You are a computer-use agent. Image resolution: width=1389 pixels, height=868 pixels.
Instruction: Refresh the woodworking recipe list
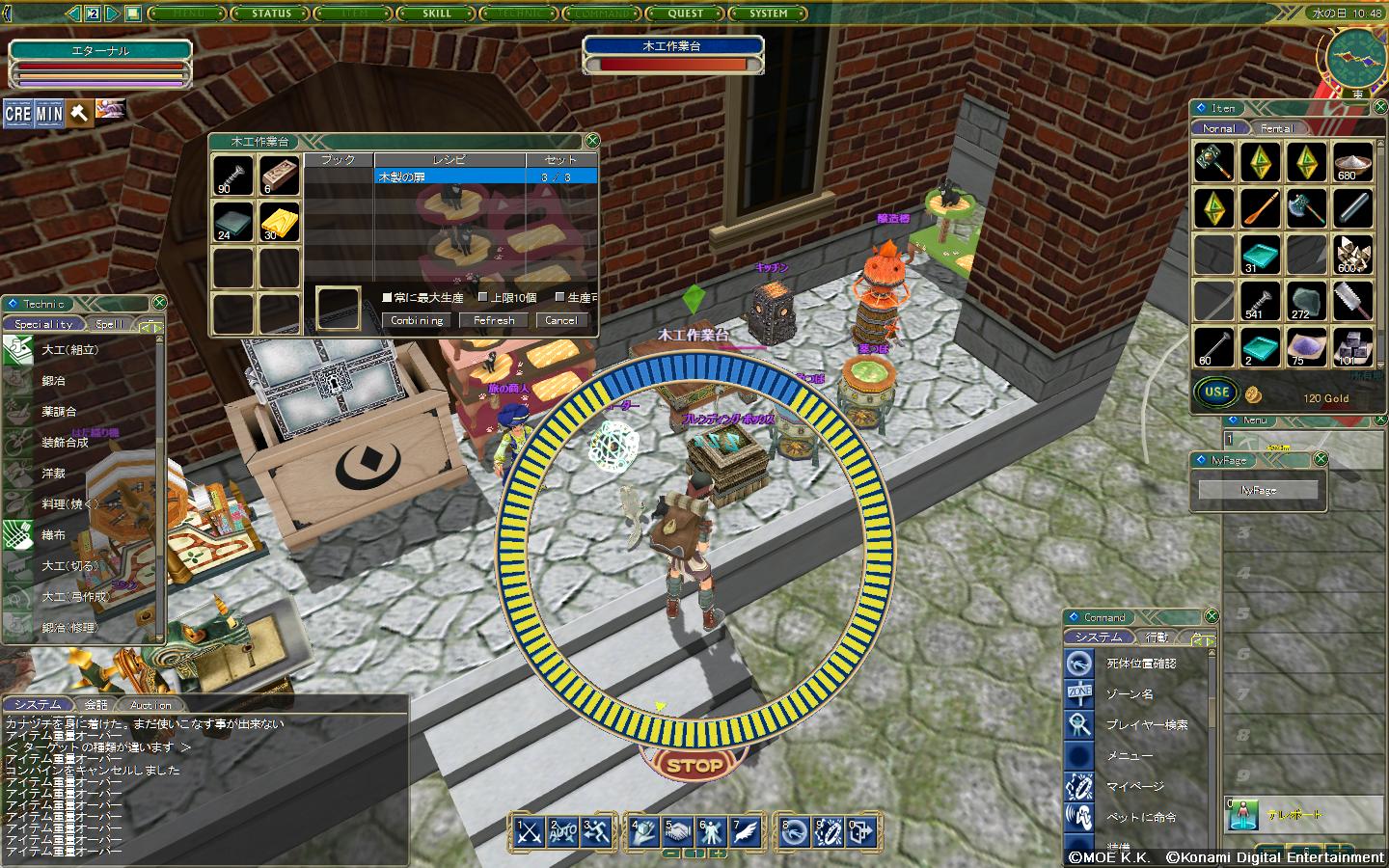coord(494,320)
